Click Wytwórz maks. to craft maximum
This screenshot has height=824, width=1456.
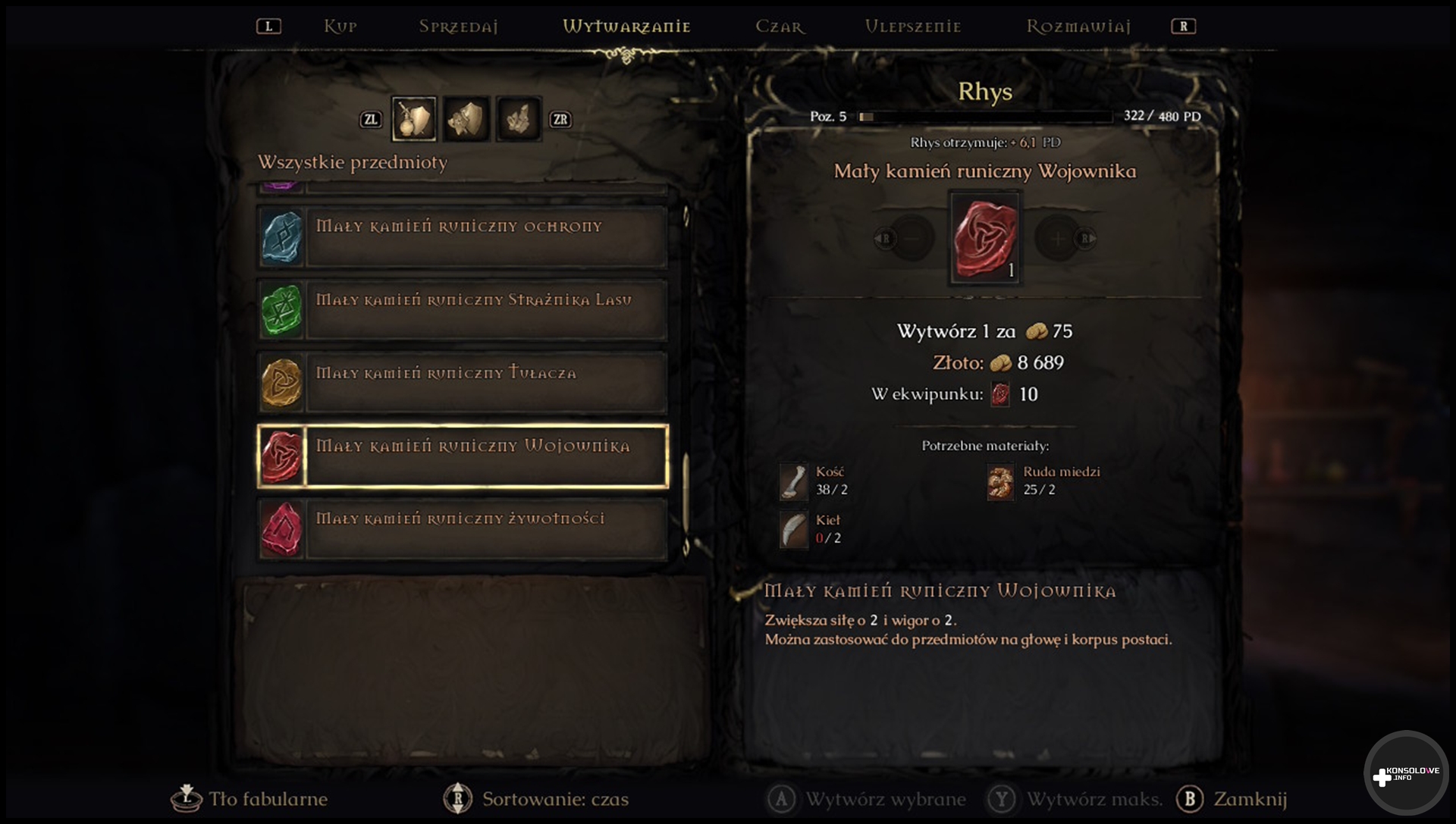click(1075, 799)
